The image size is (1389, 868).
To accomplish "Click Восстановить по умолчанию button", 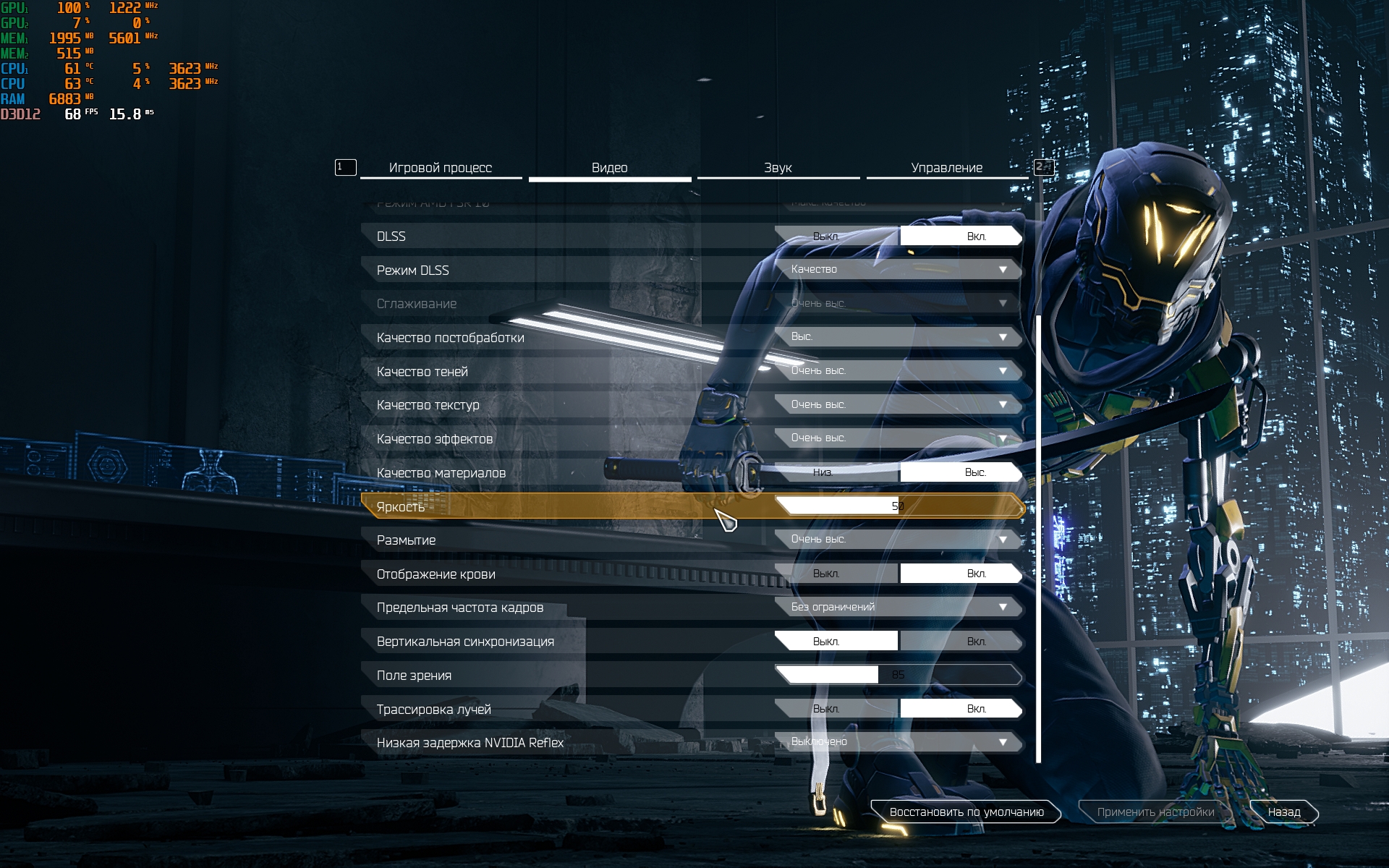I will (x=966, y=812).
